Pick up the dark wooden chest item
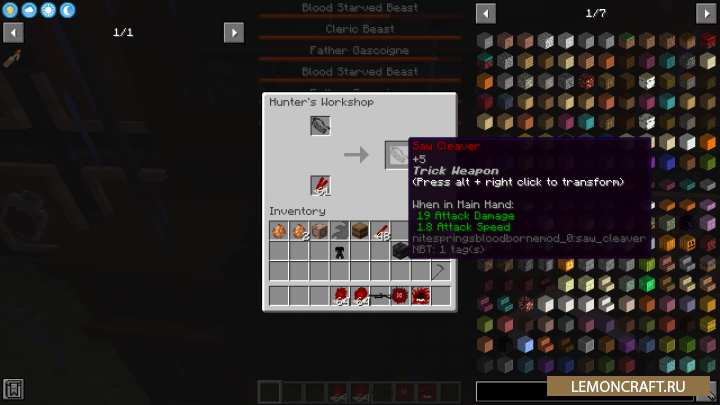Image resolution: width=720 pixels, height=405 pixels. (x=360, y=231)
